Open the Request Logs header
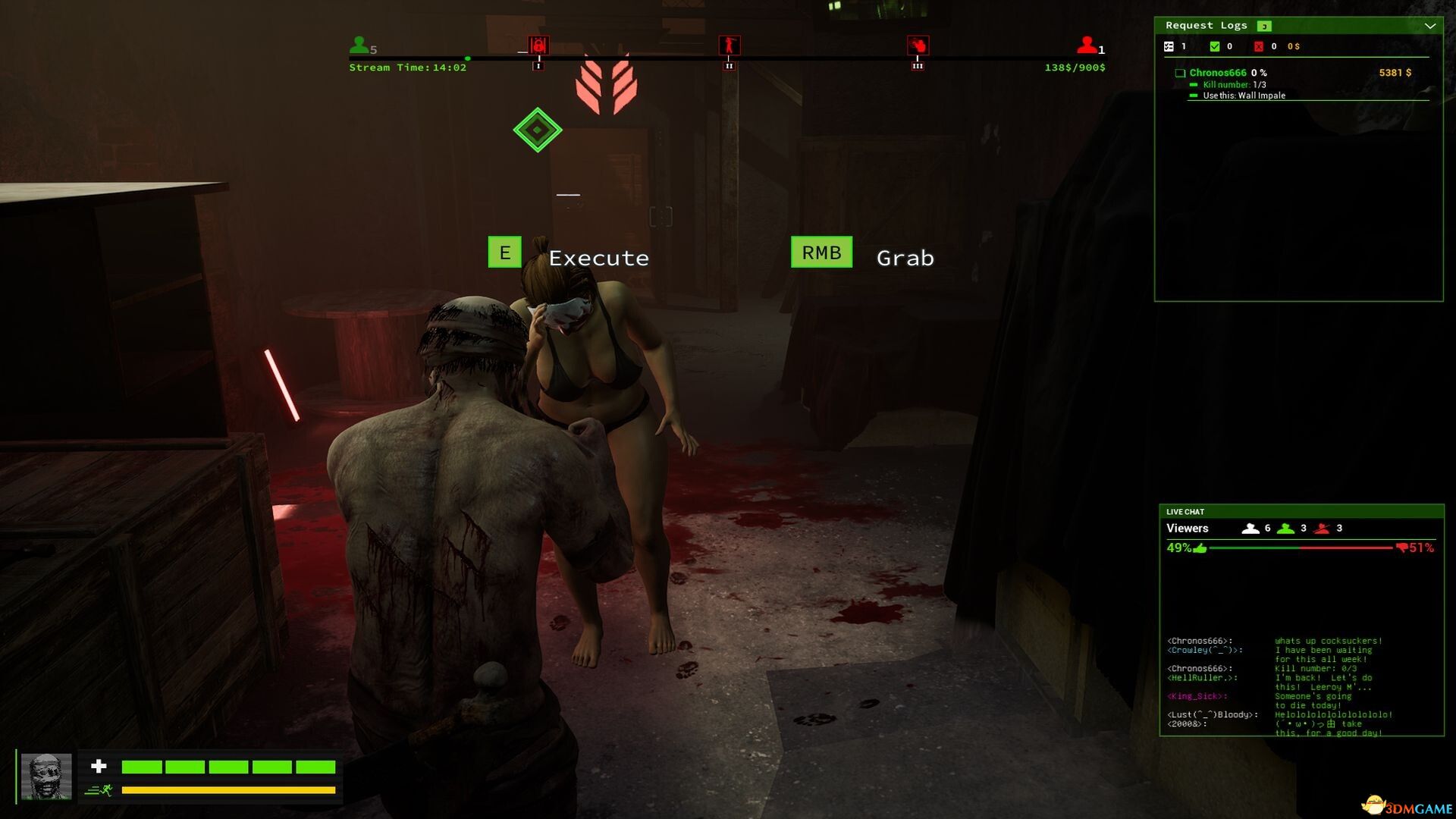 click(1206, 26)
